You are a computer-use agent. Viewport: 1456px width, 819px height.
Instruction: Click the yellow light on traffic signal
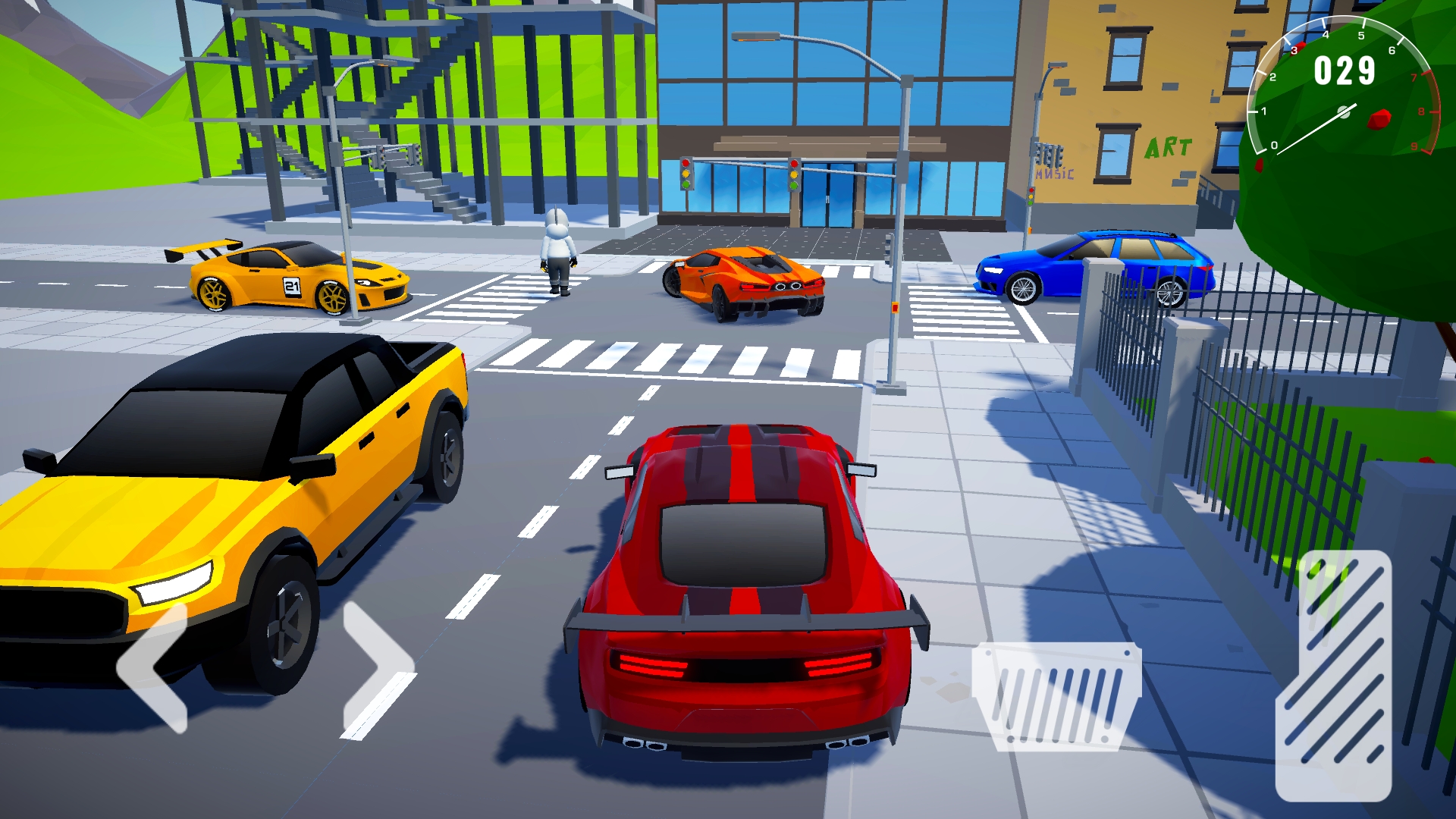tap(686, 175)
